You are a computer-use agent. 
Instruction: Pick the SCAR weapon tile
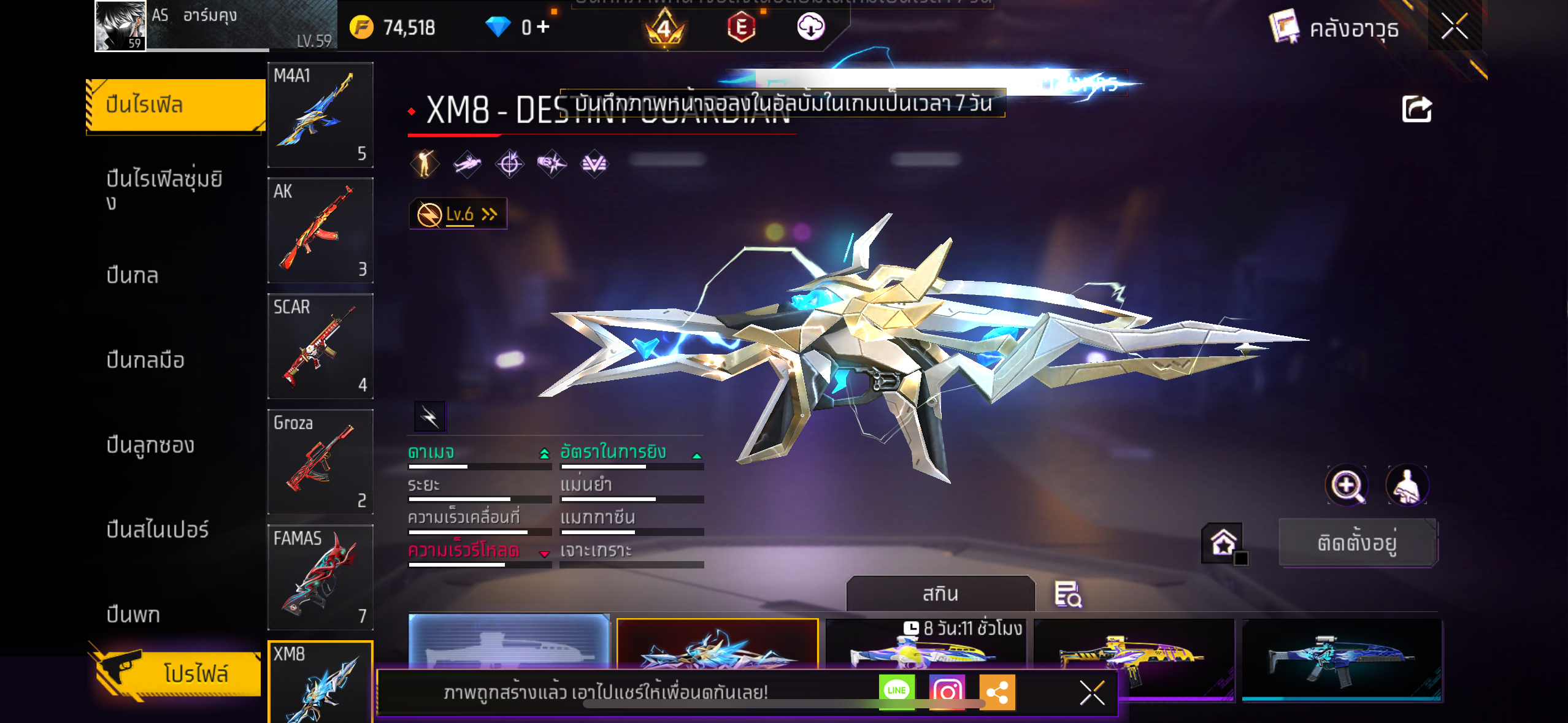pos(320,346)
